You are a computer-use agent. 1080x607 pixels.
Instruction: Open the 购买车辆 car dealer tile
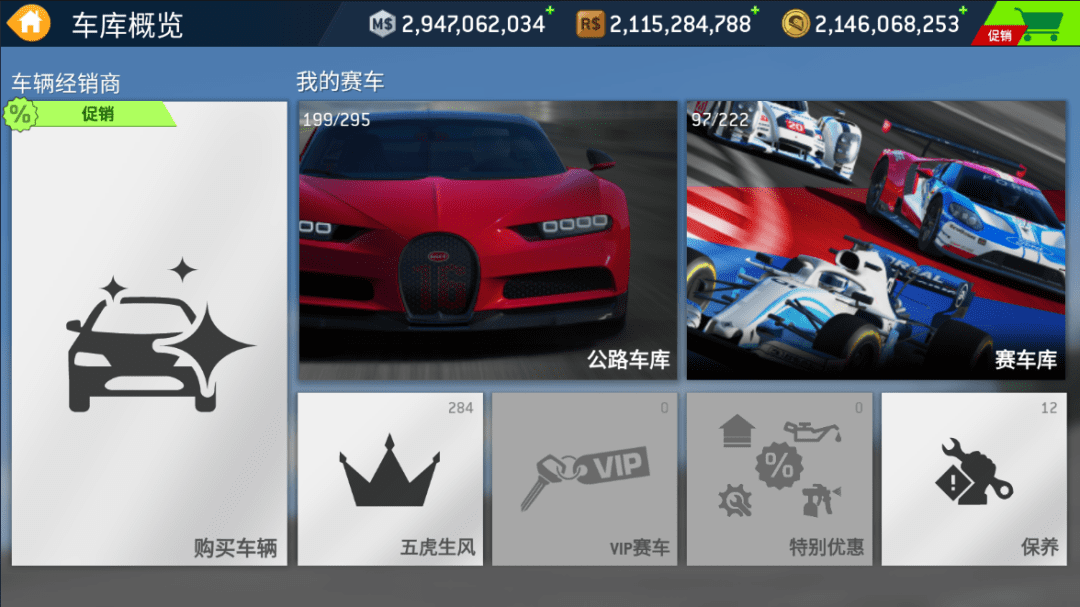click(x=149, y=333)
